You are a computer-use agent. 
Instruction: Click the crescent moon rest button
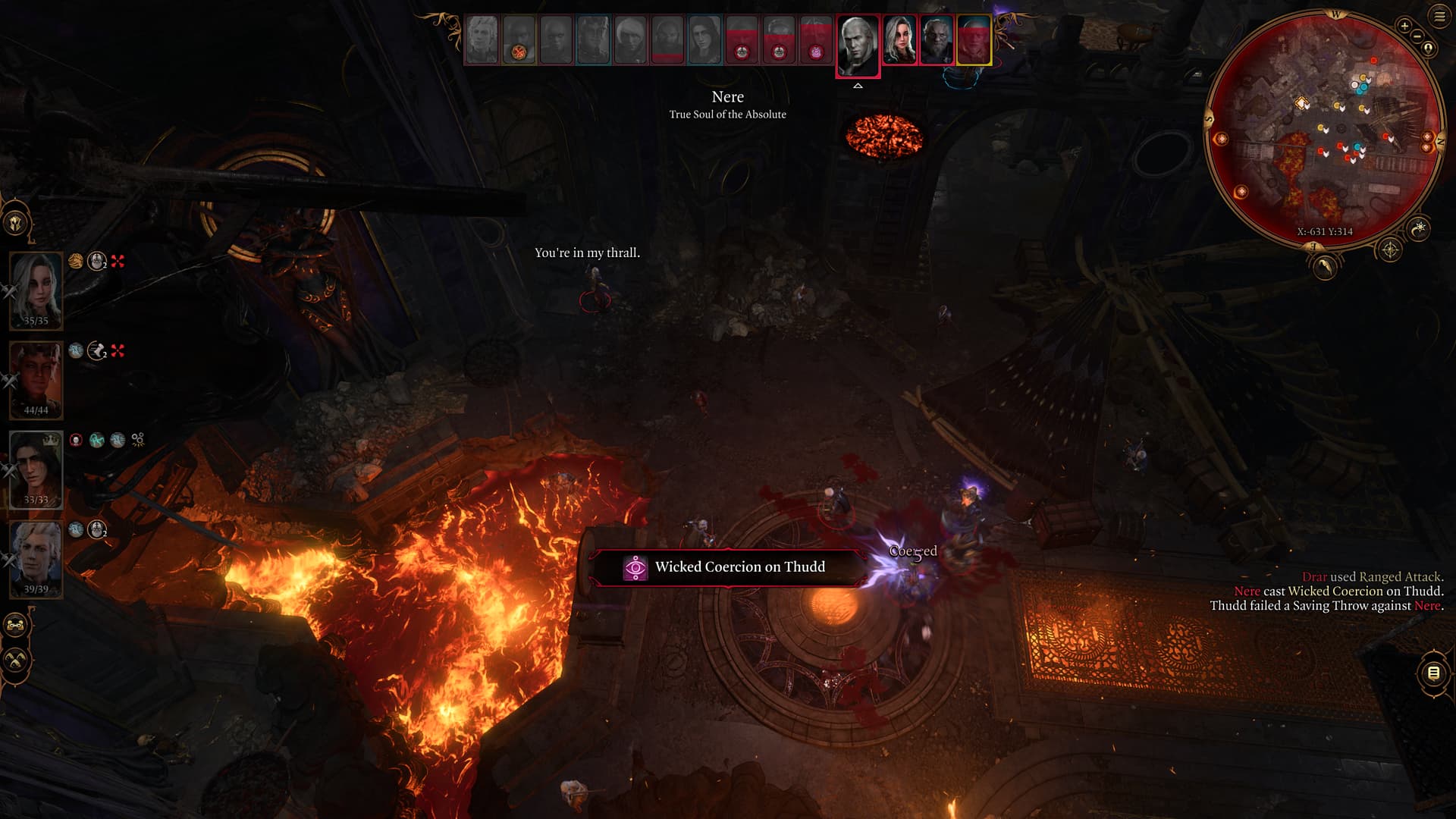1418,227
